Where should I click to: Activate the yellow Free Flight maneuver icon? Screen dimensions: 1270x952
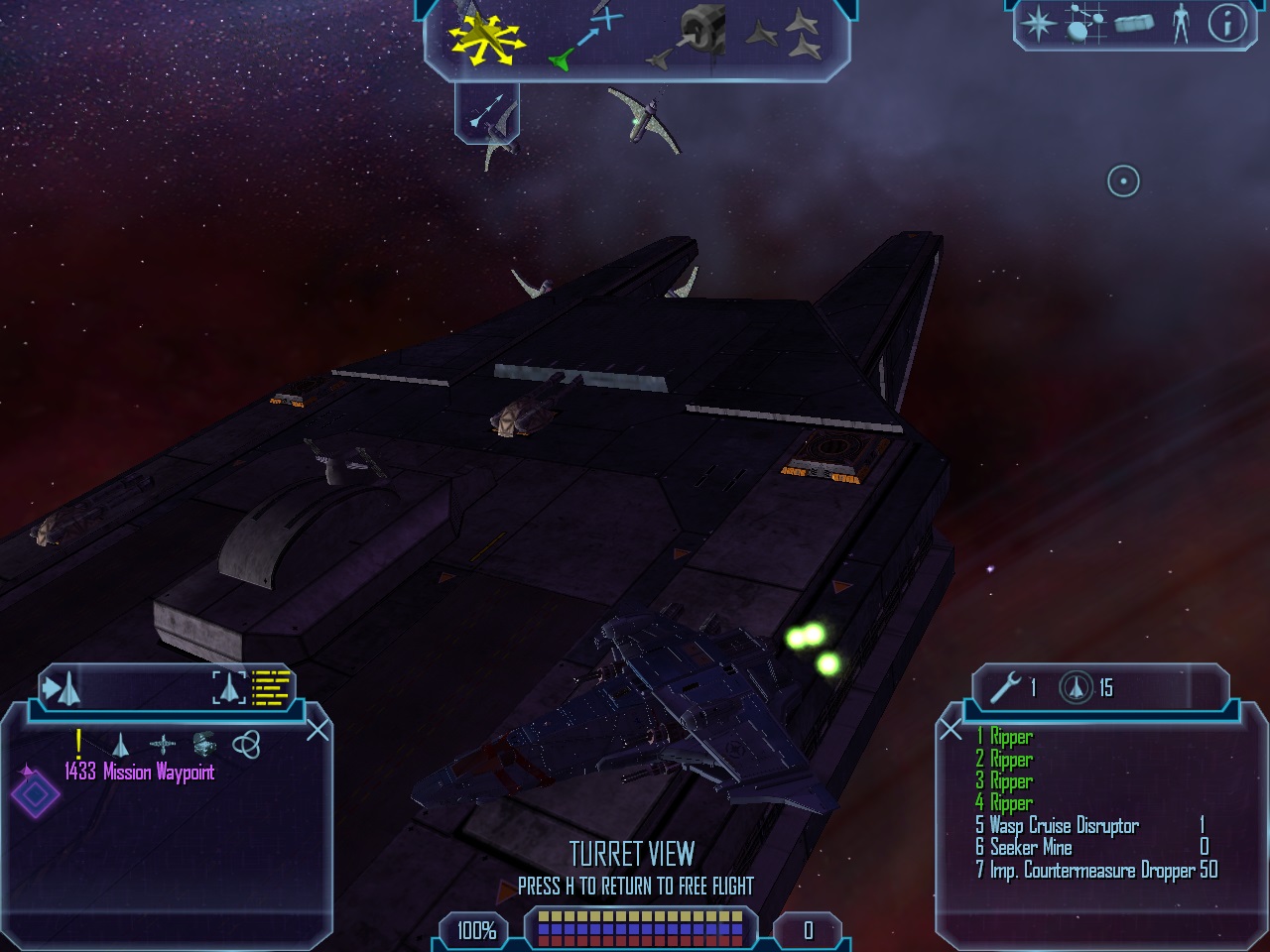click(483, 40)
